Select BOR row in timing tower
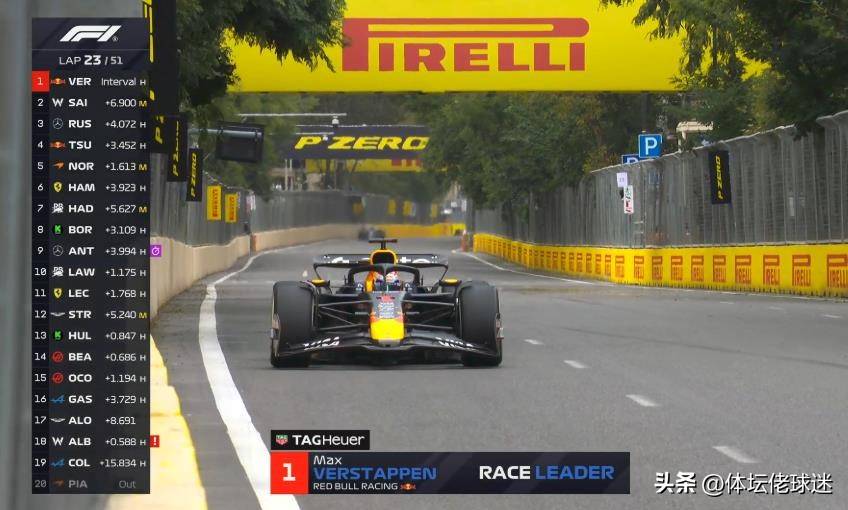 90,229
